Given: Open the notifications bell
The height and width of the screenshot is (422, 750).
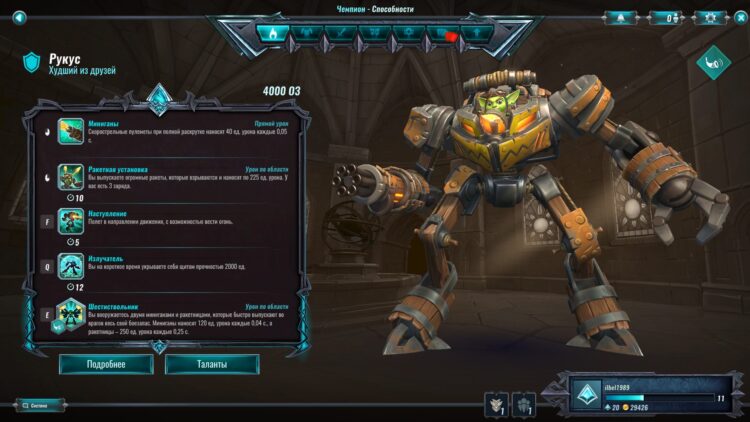Looking at the screenshot, I should [x=619, y=17].
